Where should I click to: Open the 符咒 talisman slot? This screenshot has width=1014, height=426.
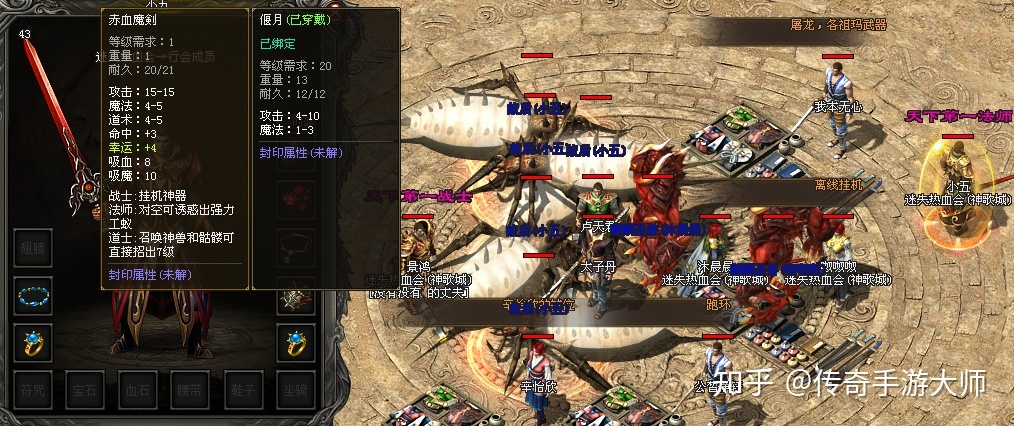(x=33, y=388)
